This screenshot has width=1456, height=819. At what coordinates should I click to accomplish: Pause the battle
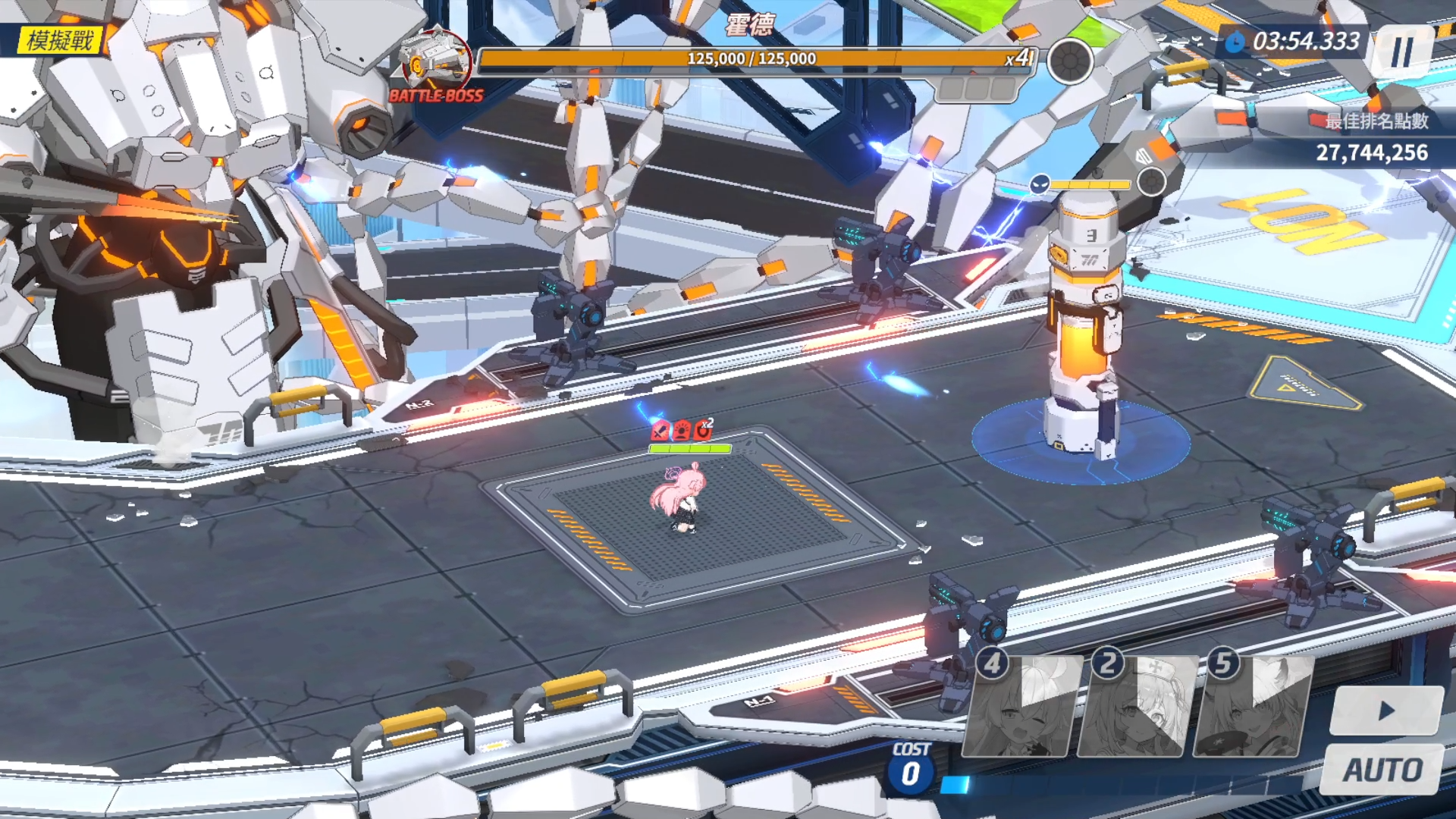click(1402, 52)
